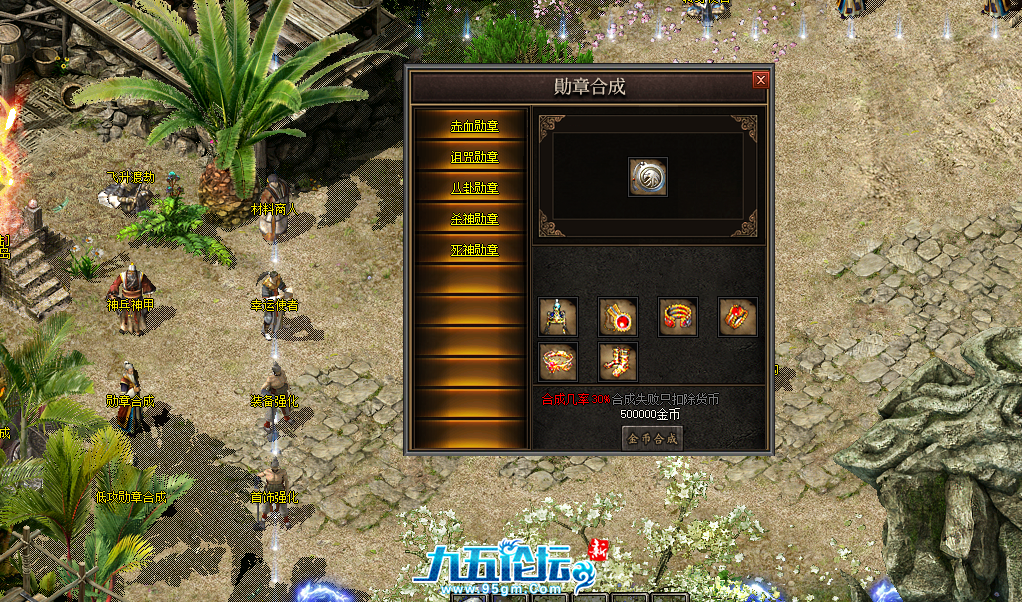1022x602 pixels.
Task: Click the 金币合成 button
Action: tap(652, 438)
